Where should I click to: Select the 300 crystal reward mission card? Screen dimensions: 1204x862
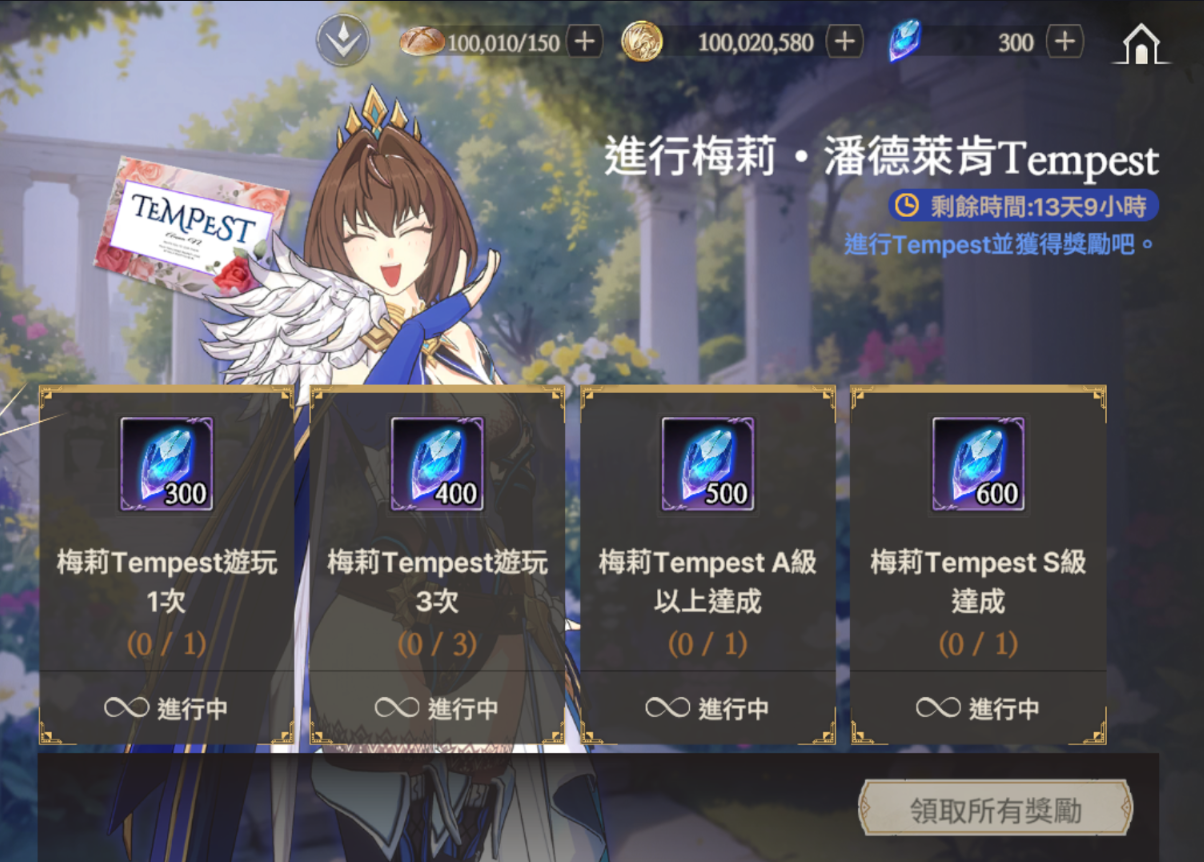[167, 565]
